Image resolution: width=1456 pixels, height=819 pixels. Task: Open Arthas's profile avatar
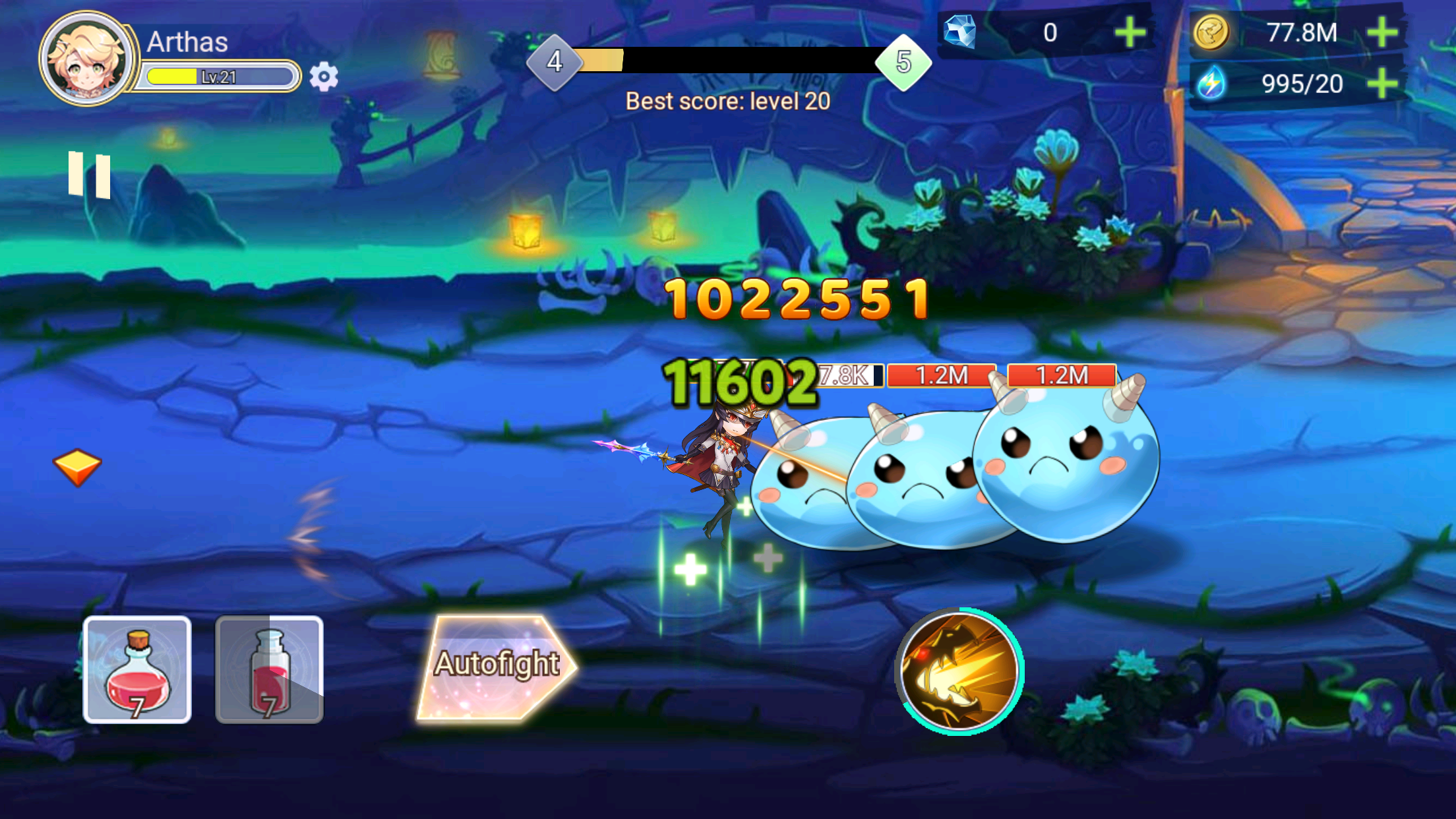(86, 59)
